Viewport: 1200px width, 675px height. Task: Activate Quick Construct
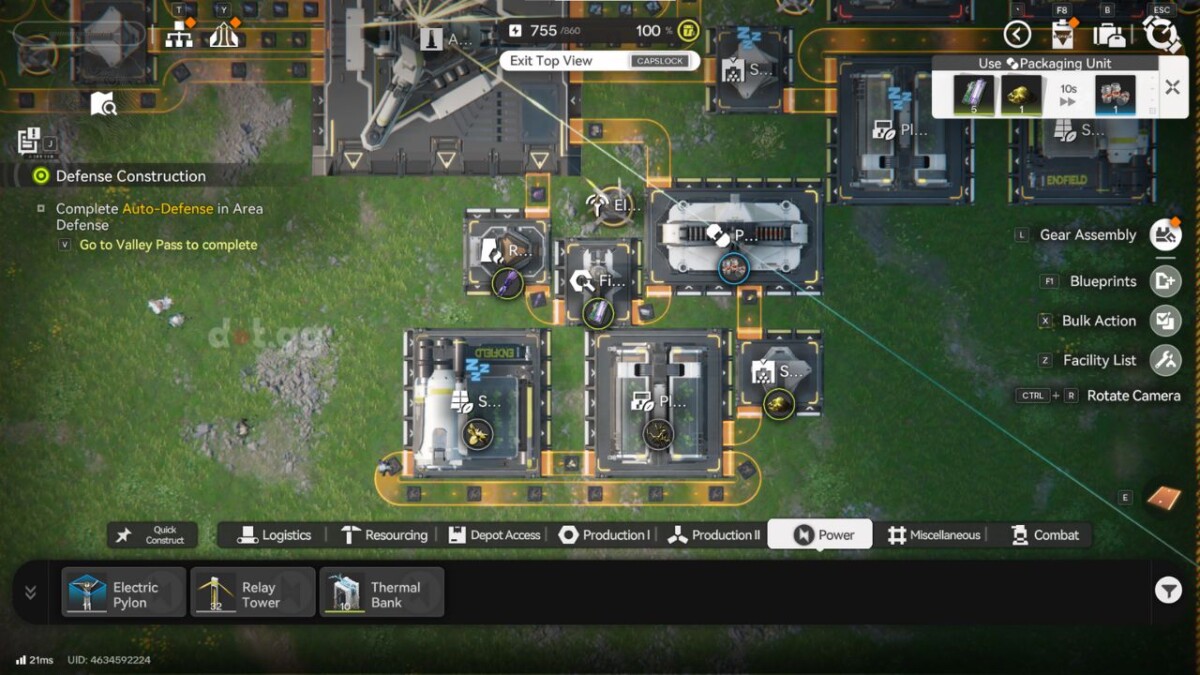pyautogui.click(x=152, y=535)
